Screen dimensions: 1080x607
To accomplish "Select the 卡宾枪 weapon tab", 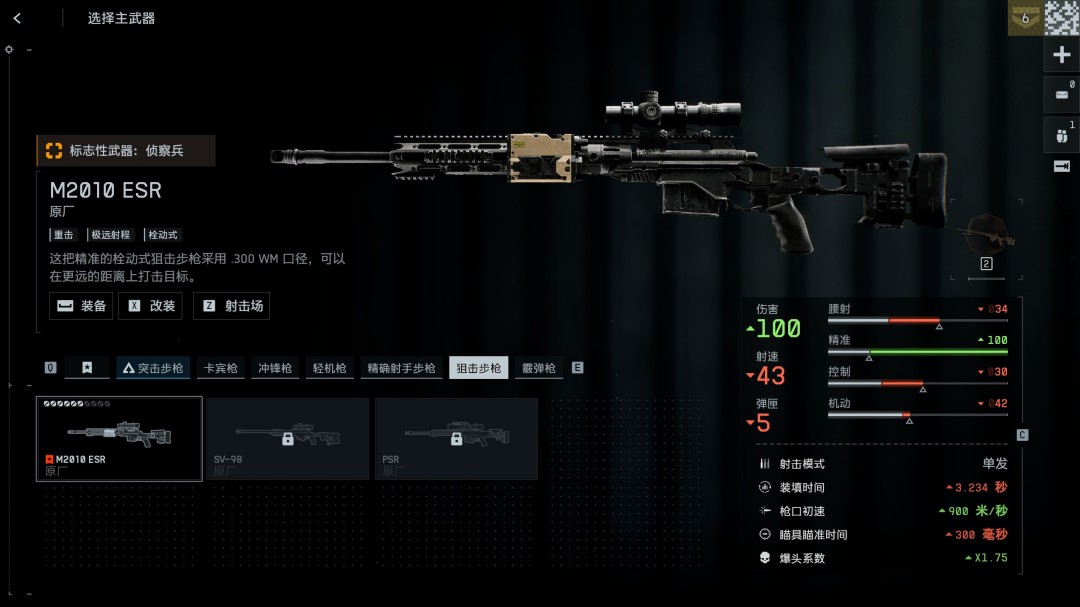I will [221, 368].
